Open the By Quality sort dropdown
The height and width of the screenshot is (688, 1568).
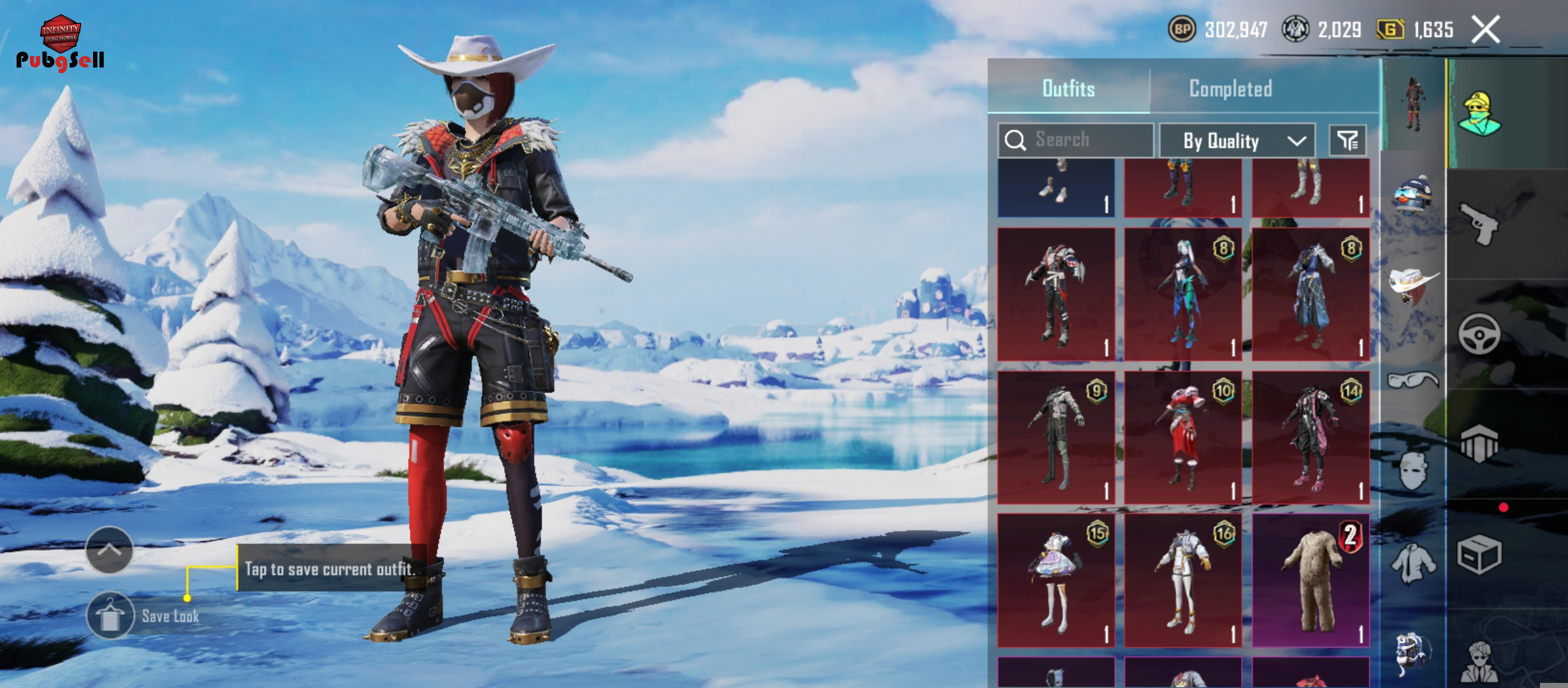point(1237,140)
